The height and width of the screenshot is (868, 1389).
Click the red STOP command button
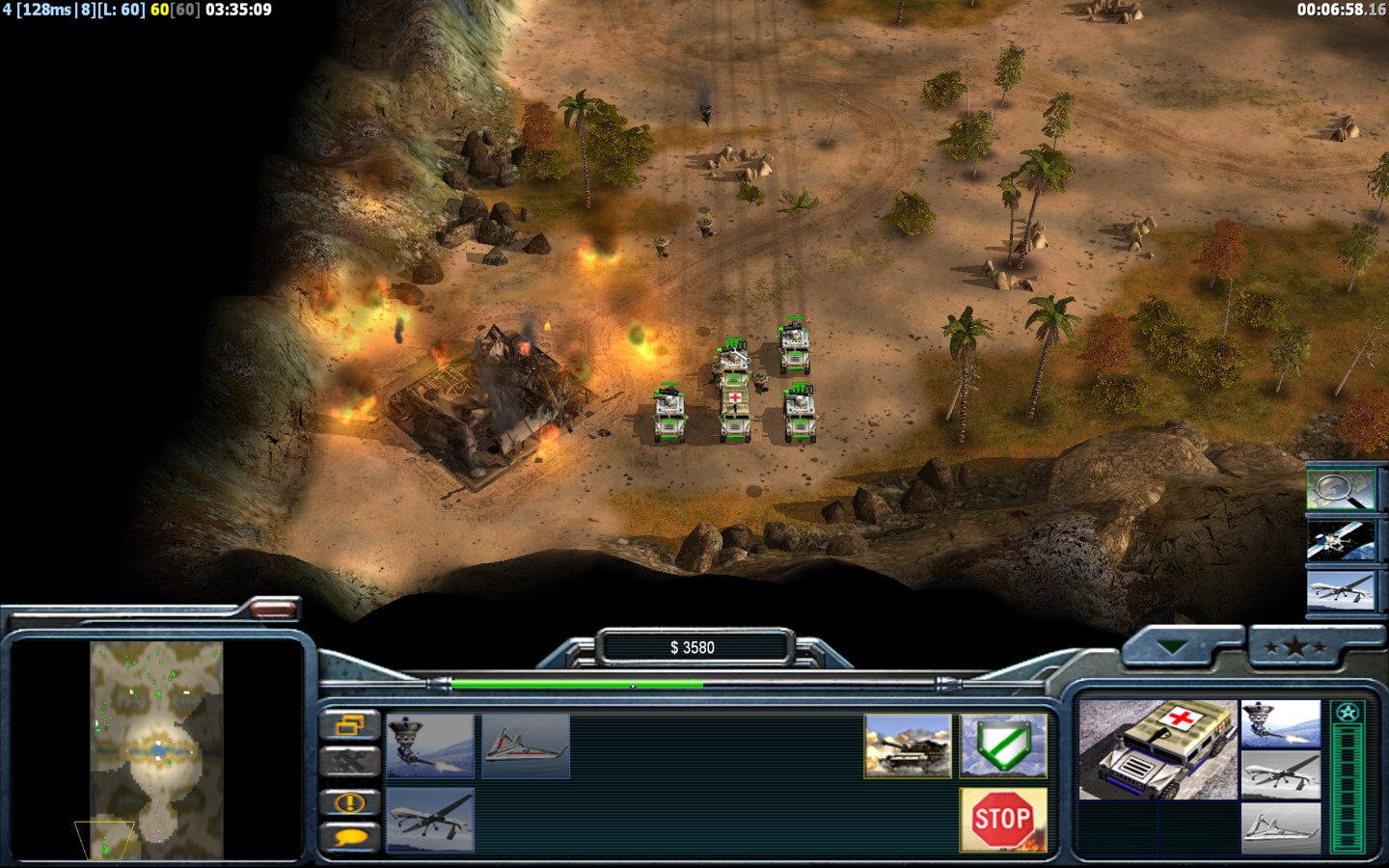tap(1002, 820)
